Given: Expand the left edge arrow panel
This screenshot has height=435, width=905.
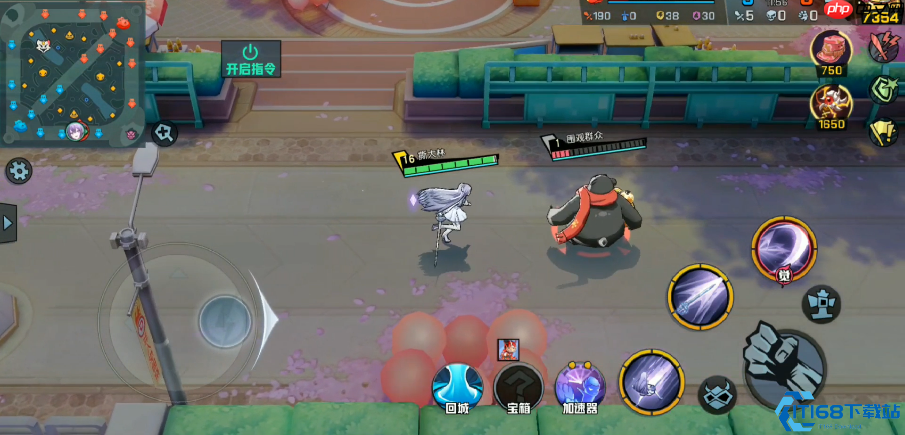Looking at the screenshot, I should coord(8,223).
